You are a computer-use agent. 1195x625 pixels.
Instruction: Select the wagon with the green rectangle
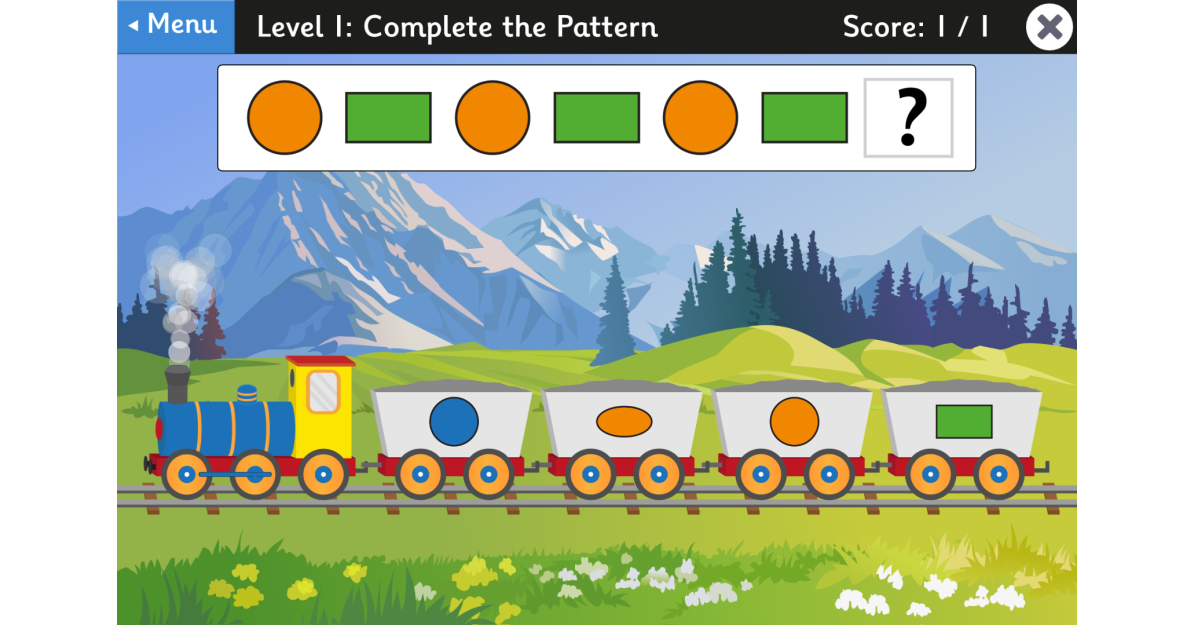click(963, 422)
